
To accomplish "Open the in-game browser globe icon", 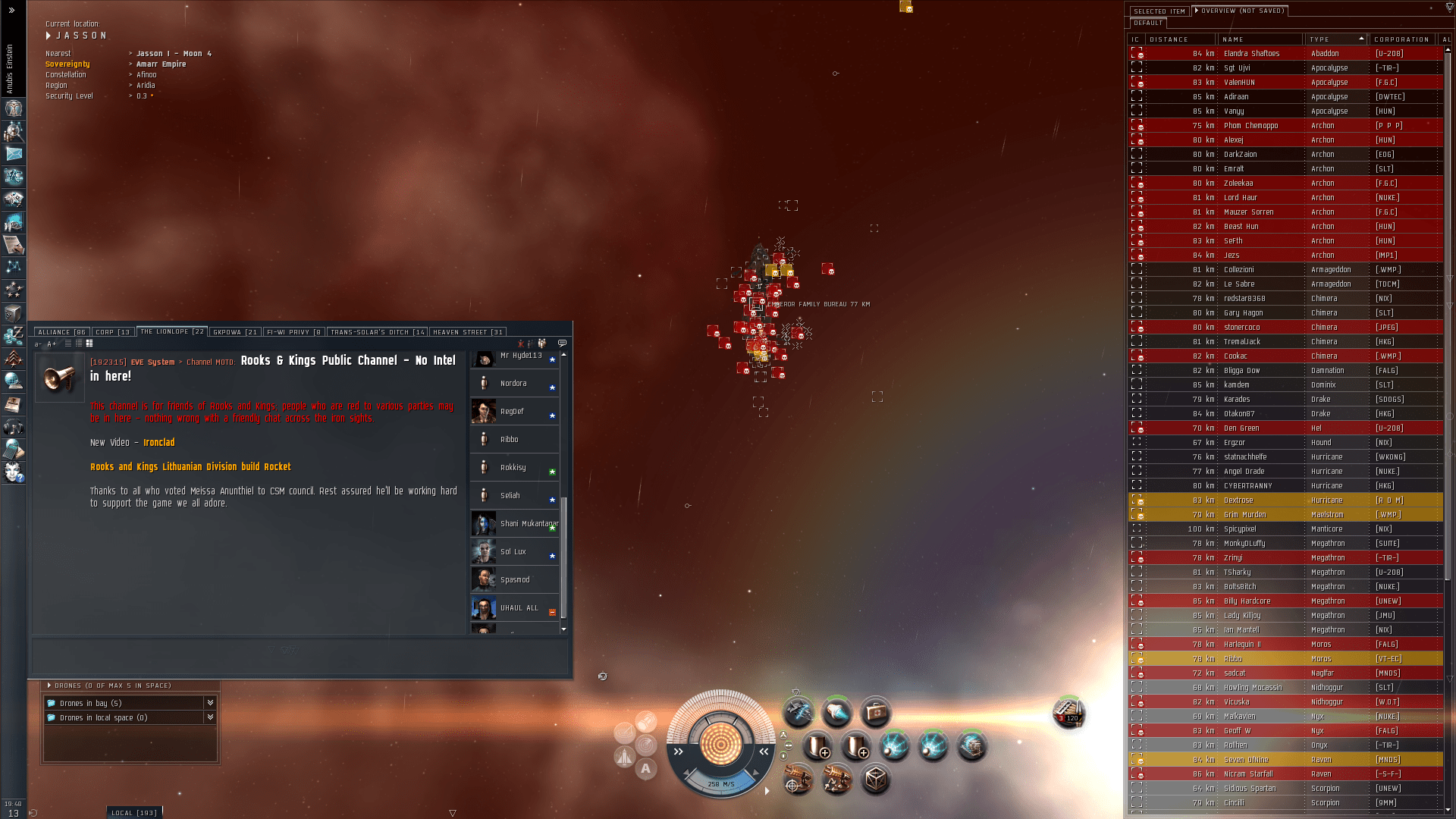I will tap(14, 381).
